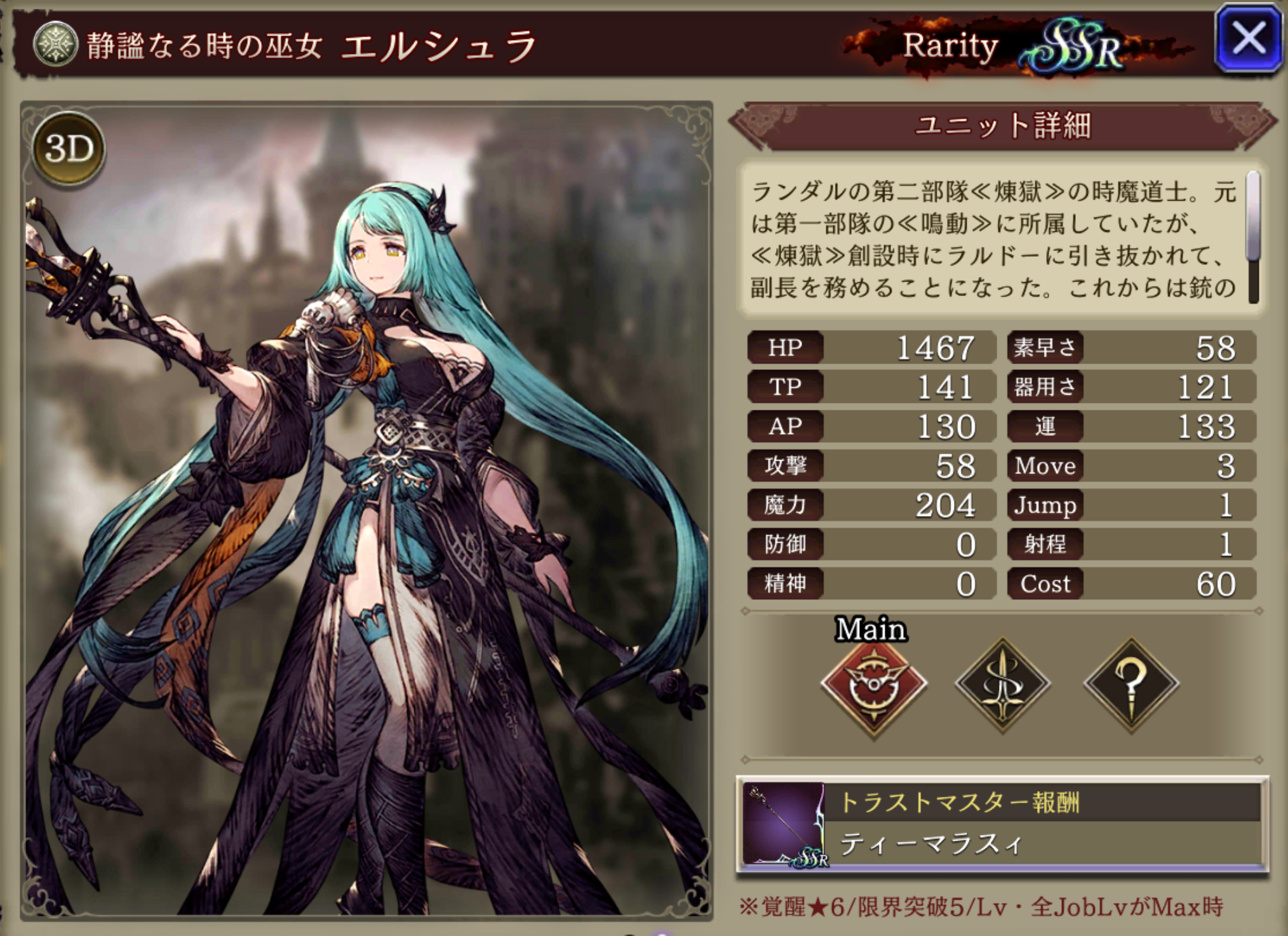The image size is (1288, 936).
Task: Toggle the 3D model view
Action: 69,149
